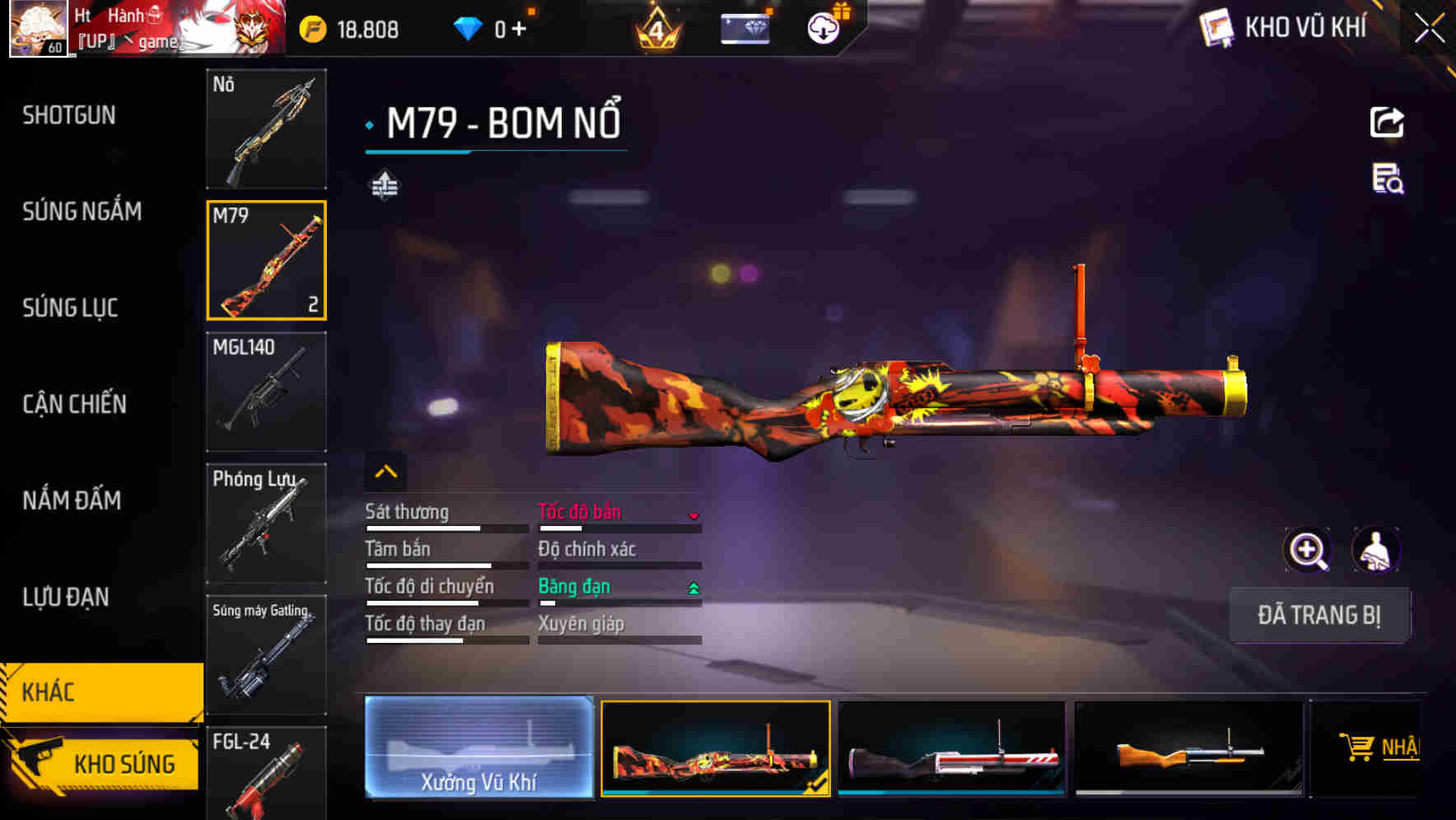Open the player profile avatar
The width and height of the screenshot is (1456, 820).
(x=38, y=30)
